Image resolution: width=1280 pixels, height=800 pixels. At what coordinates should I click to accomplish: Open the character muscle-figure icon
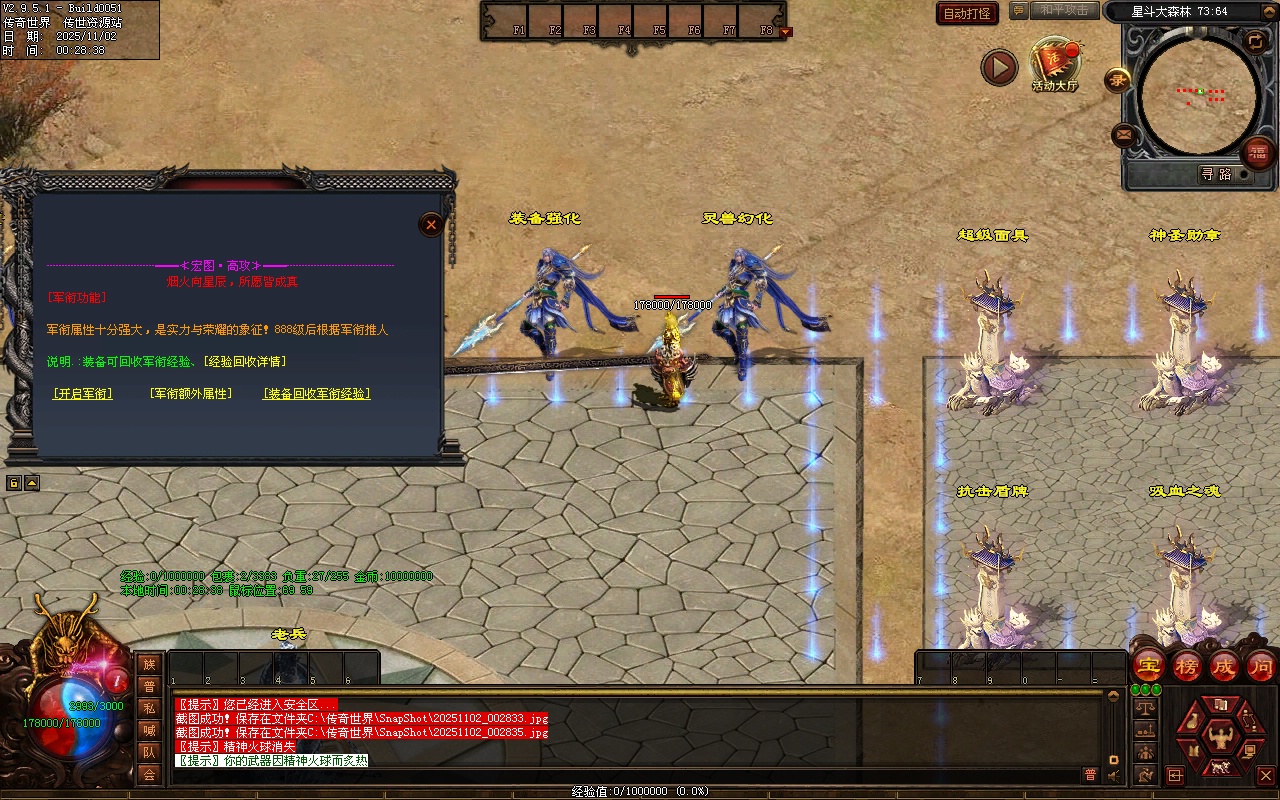1219,739
